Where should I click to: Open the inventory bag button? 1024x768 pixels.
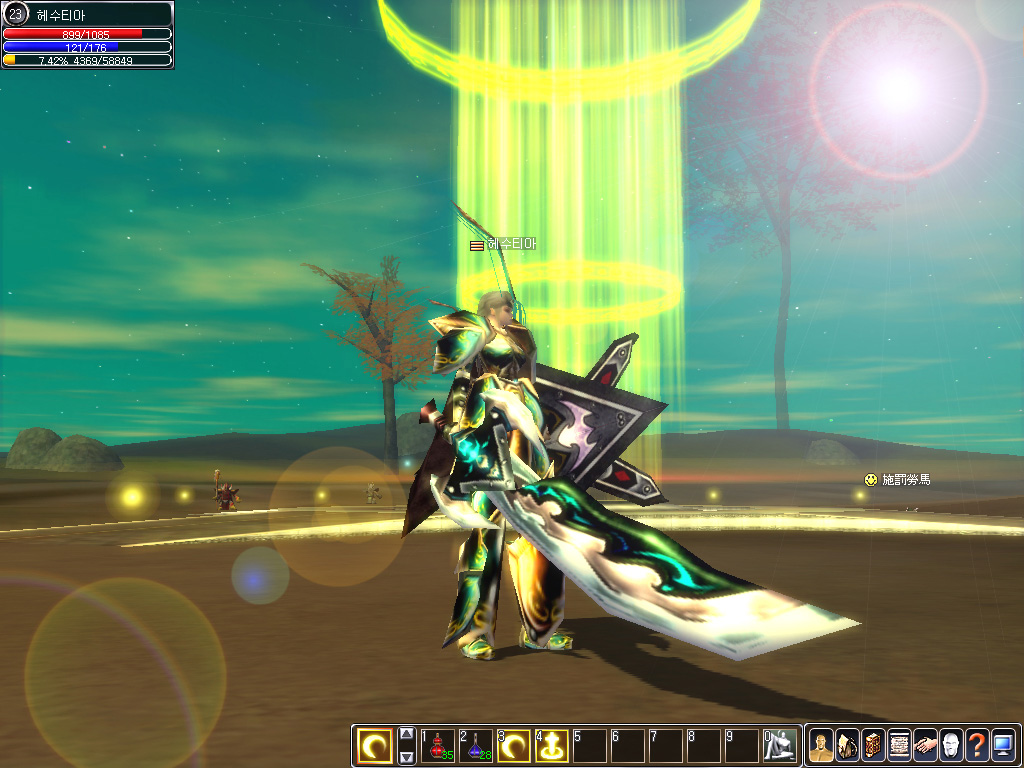coord(847,746)
